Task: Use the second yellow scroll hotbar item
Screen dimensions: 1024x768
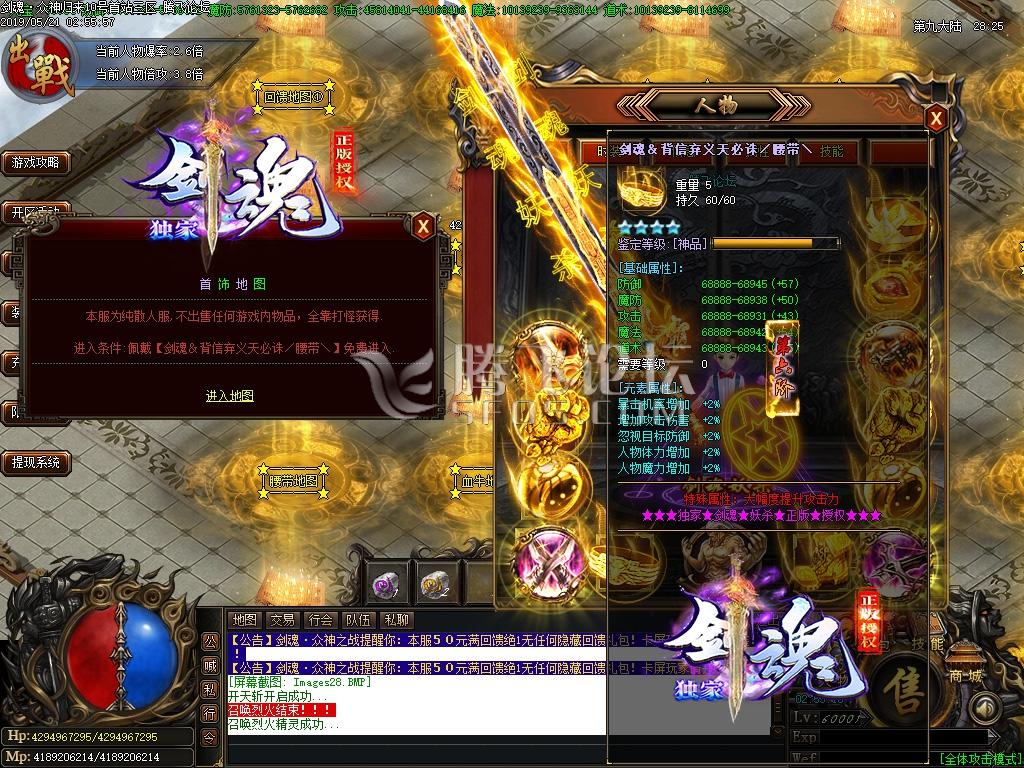Action: click(x=432, y=583)
